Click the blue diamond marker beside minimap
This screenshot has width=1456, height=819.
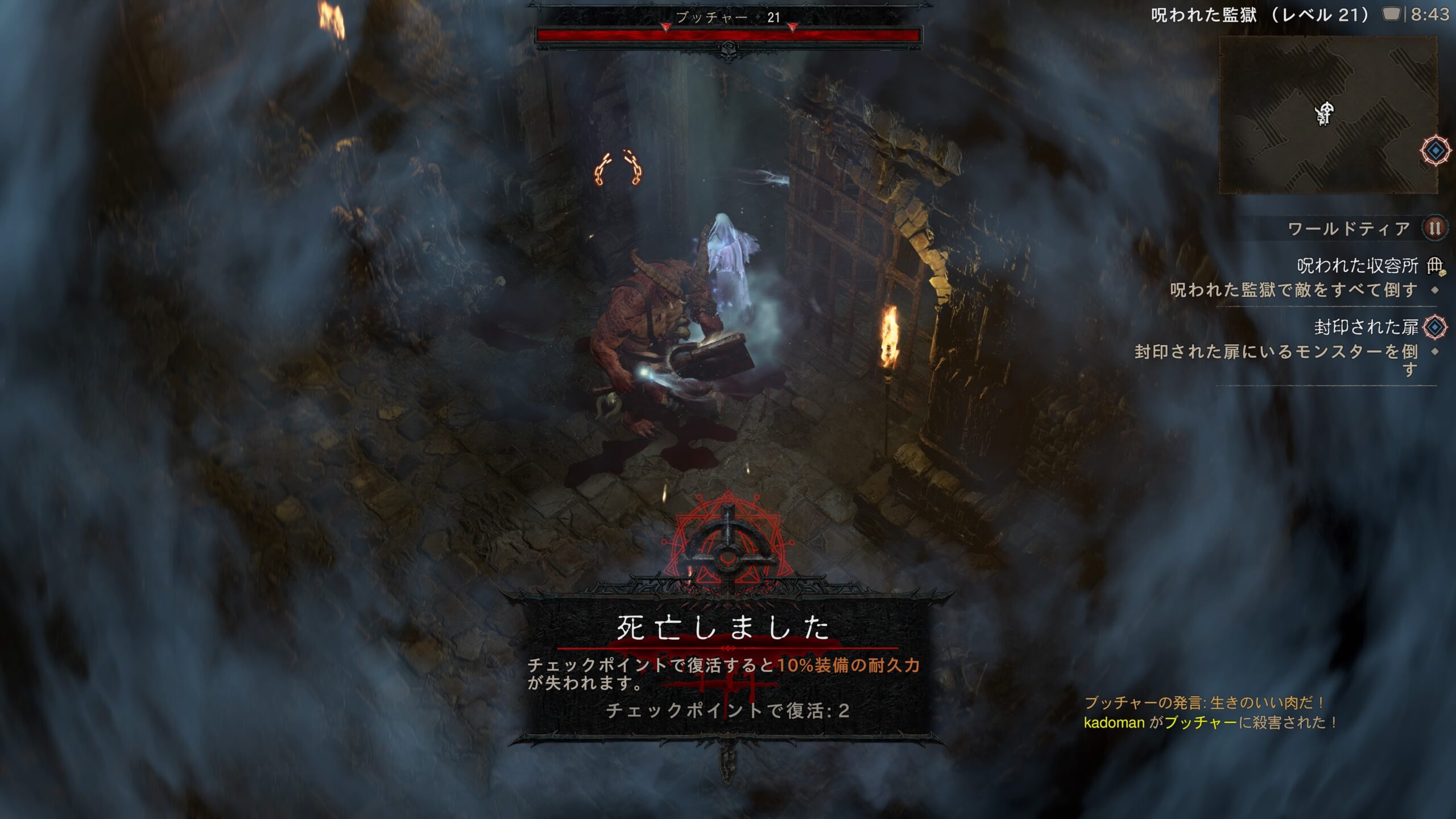(x=1436, y=151)
